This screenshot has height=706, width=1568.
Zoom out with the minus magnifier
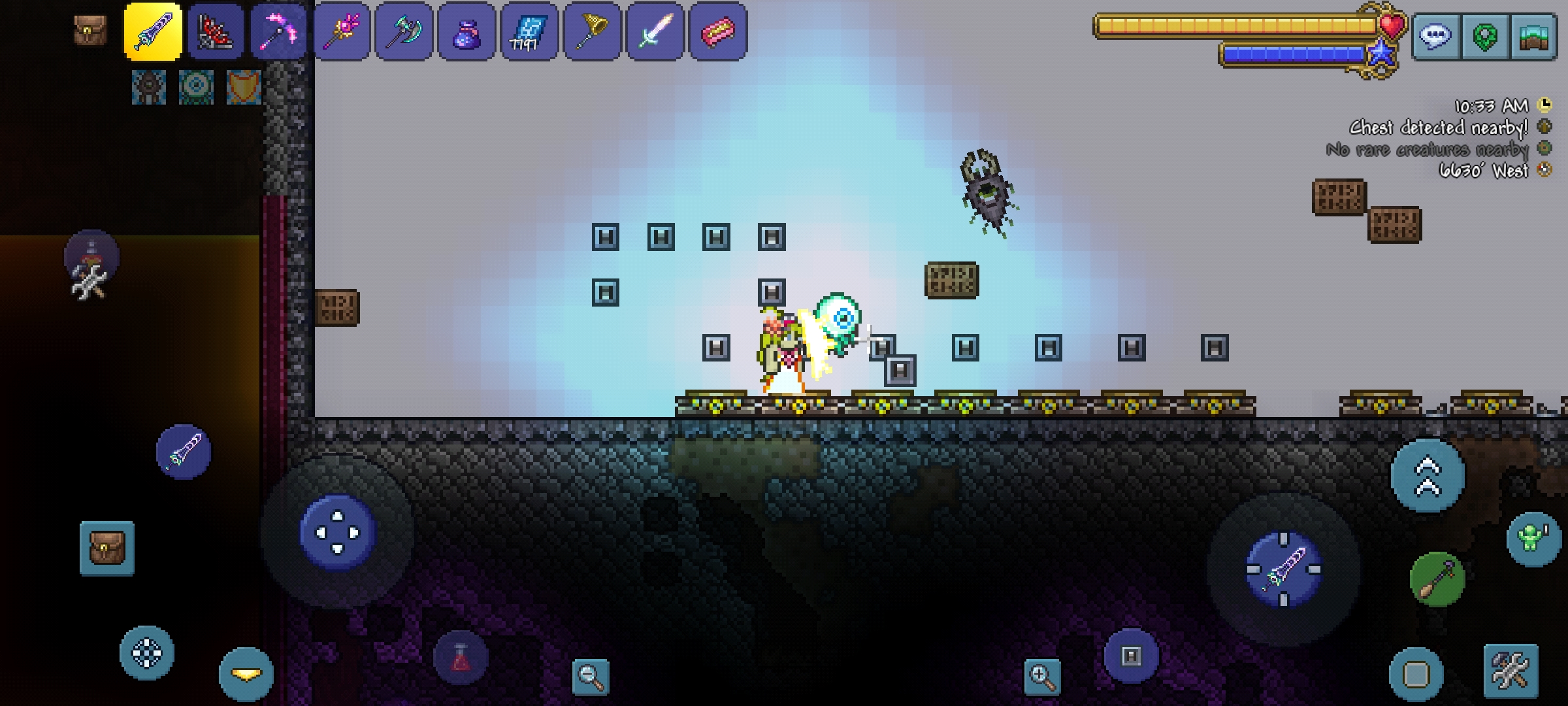(x=590, y=676)
